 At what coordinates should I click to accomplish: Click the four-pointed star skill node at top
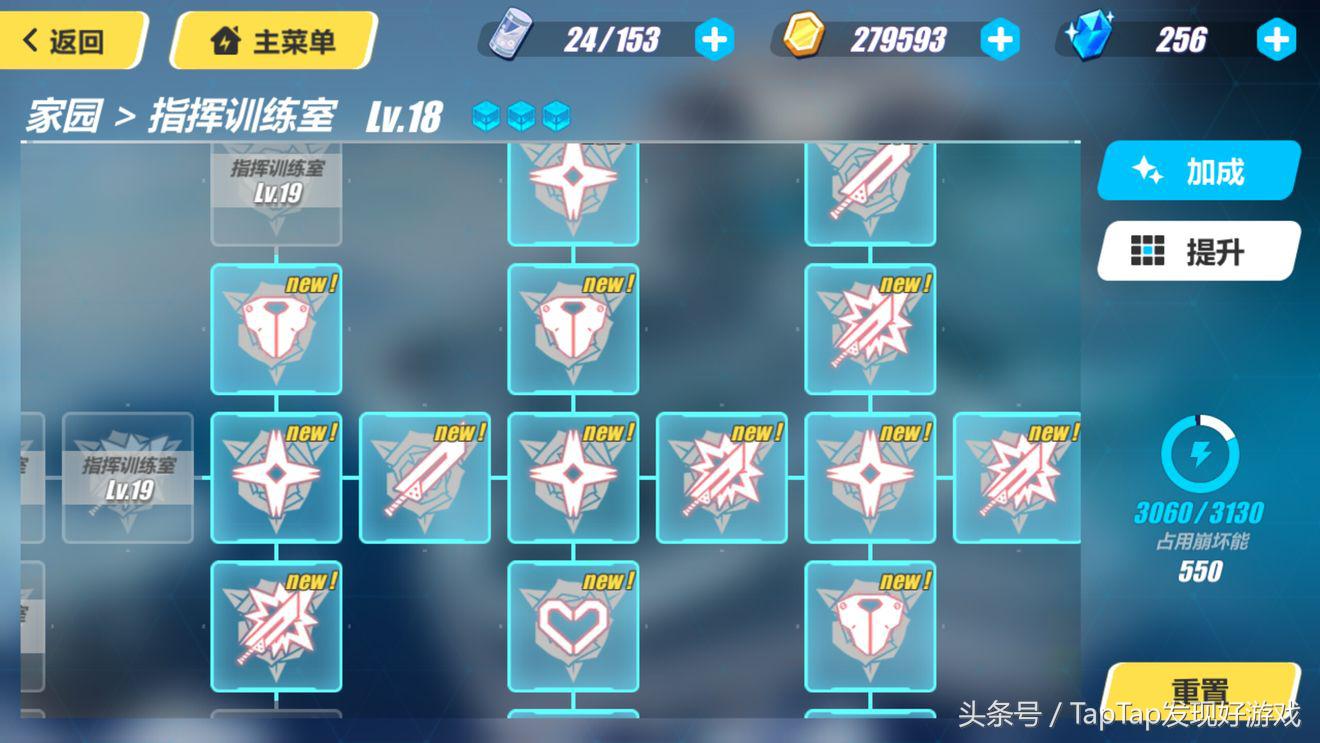(x=573, y=190)
